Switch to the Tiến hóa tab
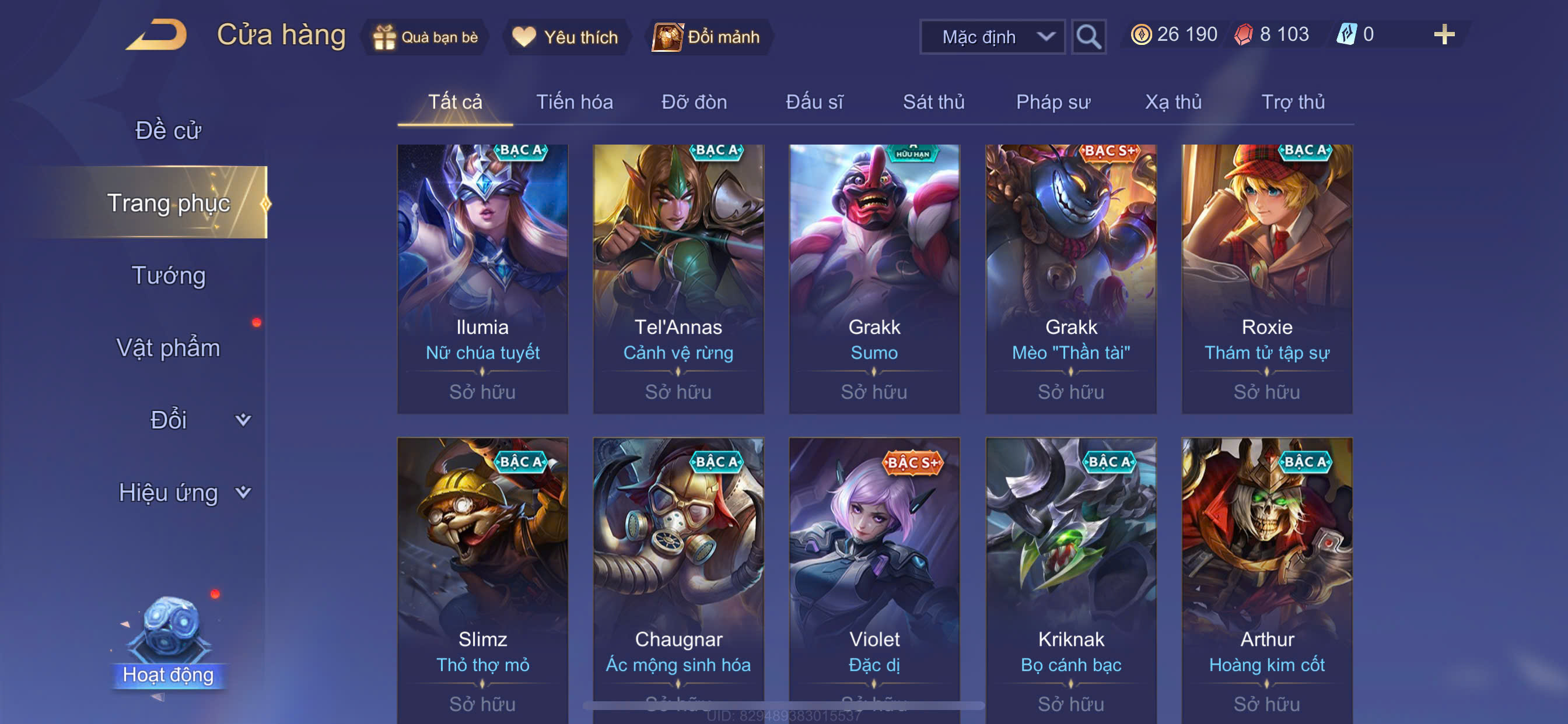 [x=574, y=102]
